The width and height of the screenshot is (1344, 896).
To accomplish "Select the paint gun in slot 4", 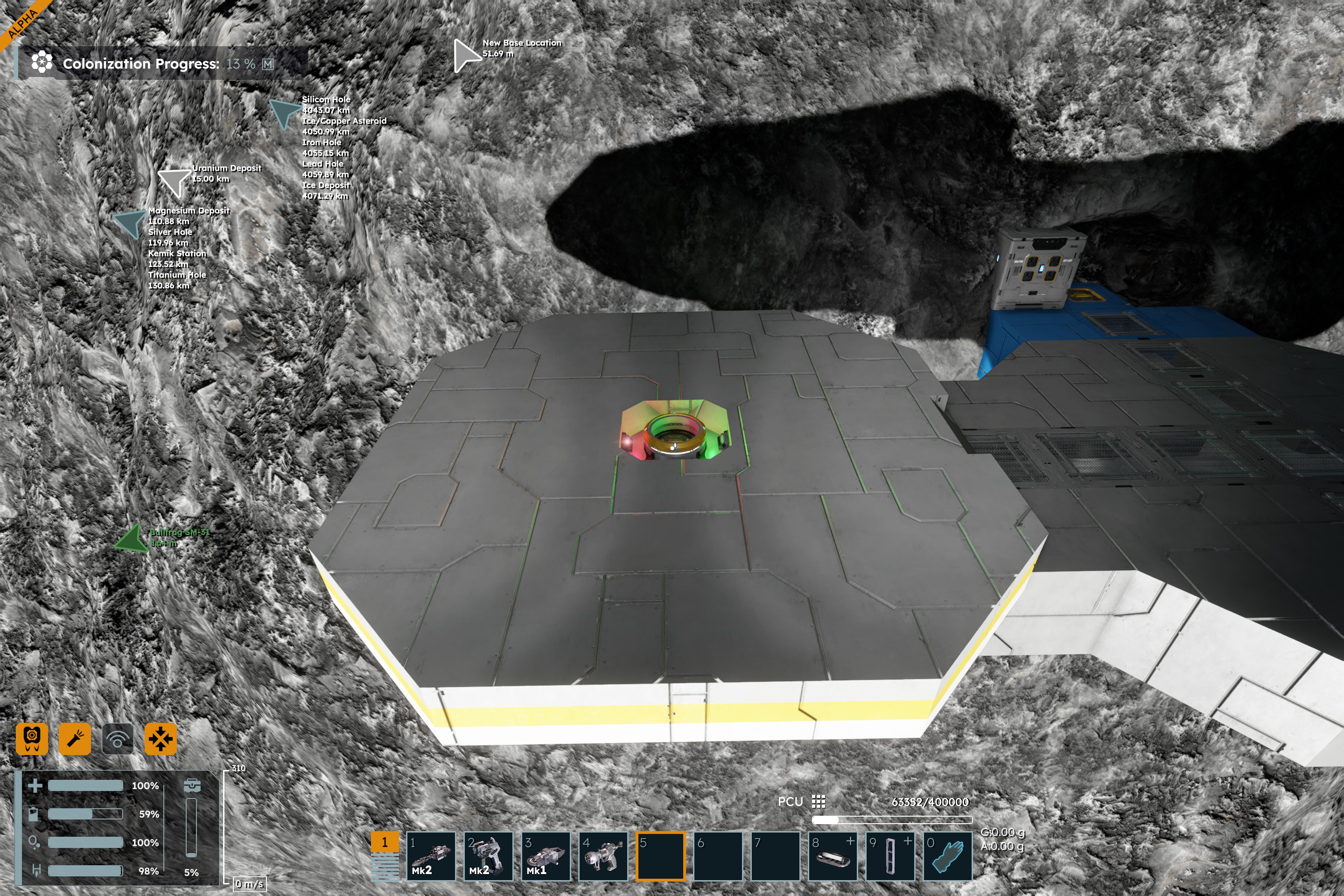I will 603,855.
